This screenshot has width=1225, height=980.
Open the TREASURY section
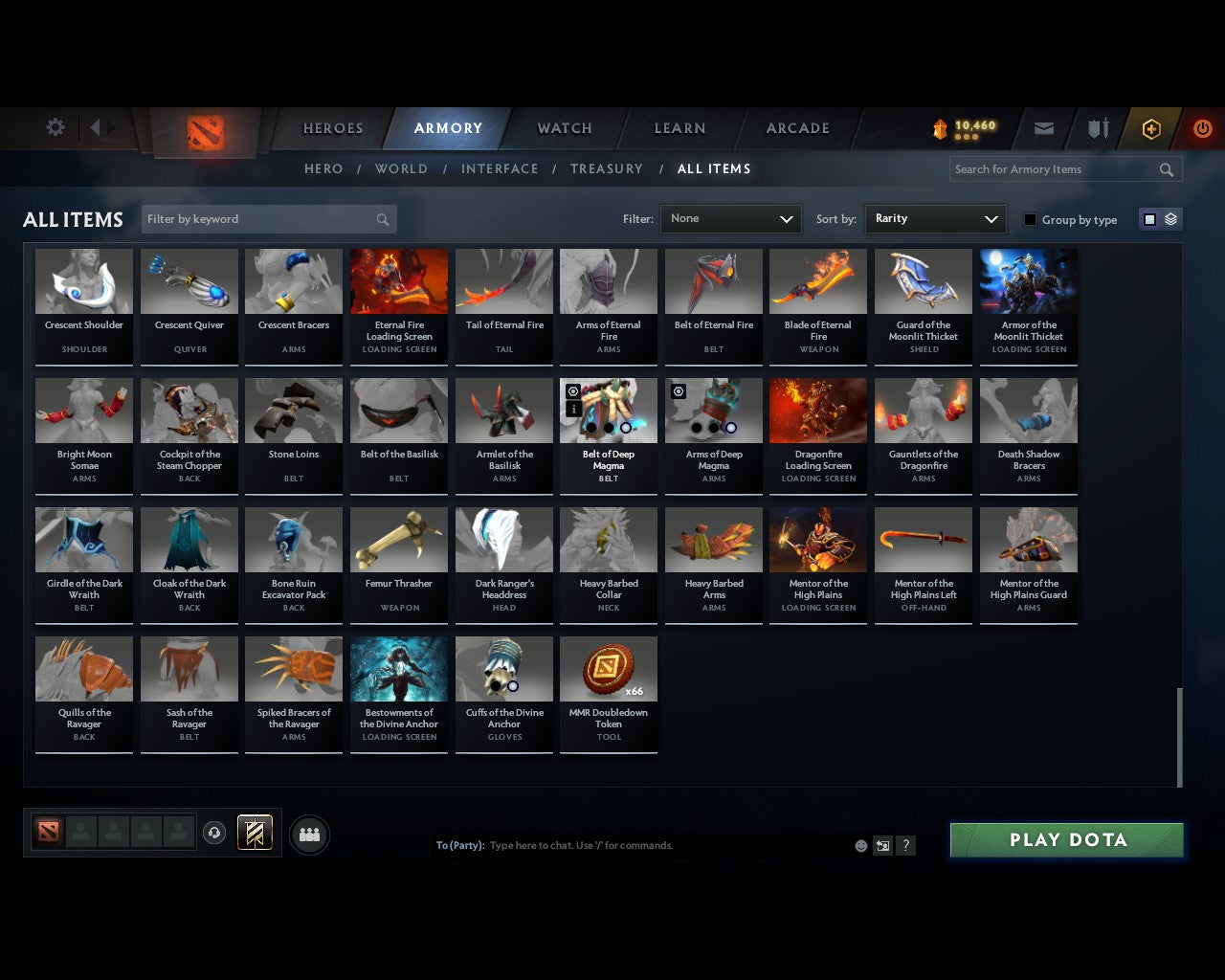606,168
